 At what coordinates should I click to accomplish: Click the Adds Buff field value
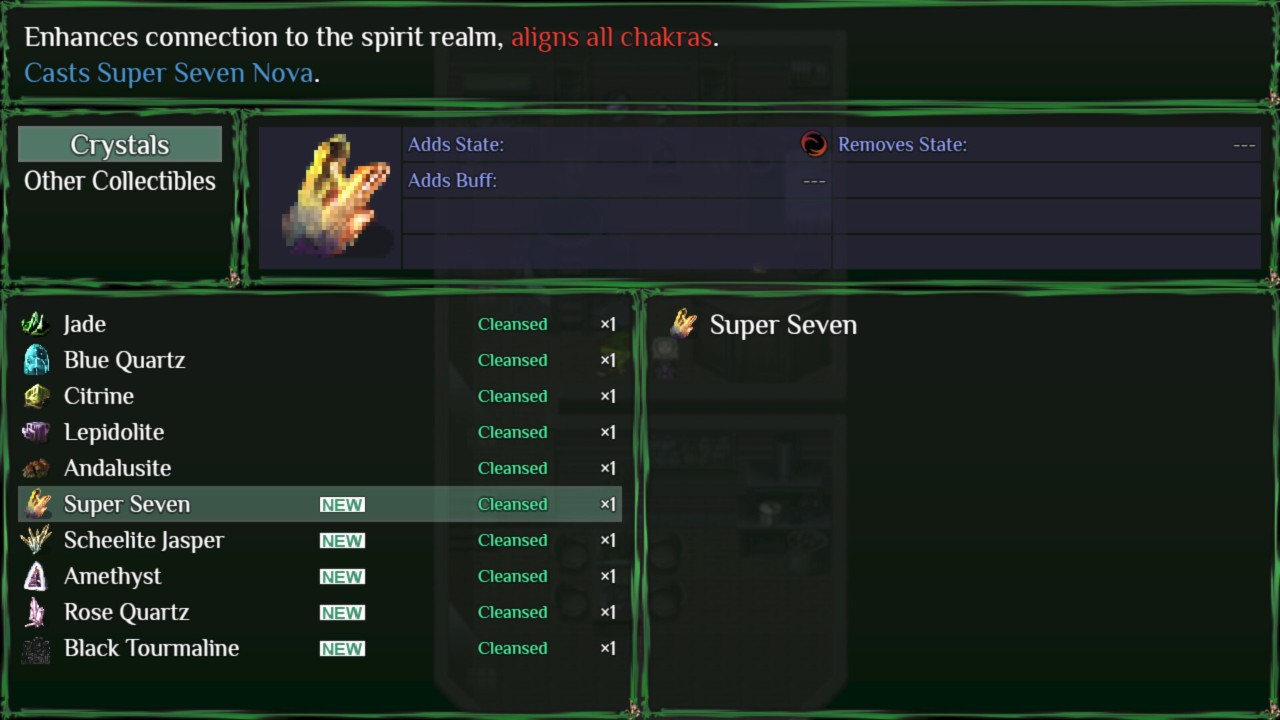(815, 181)
